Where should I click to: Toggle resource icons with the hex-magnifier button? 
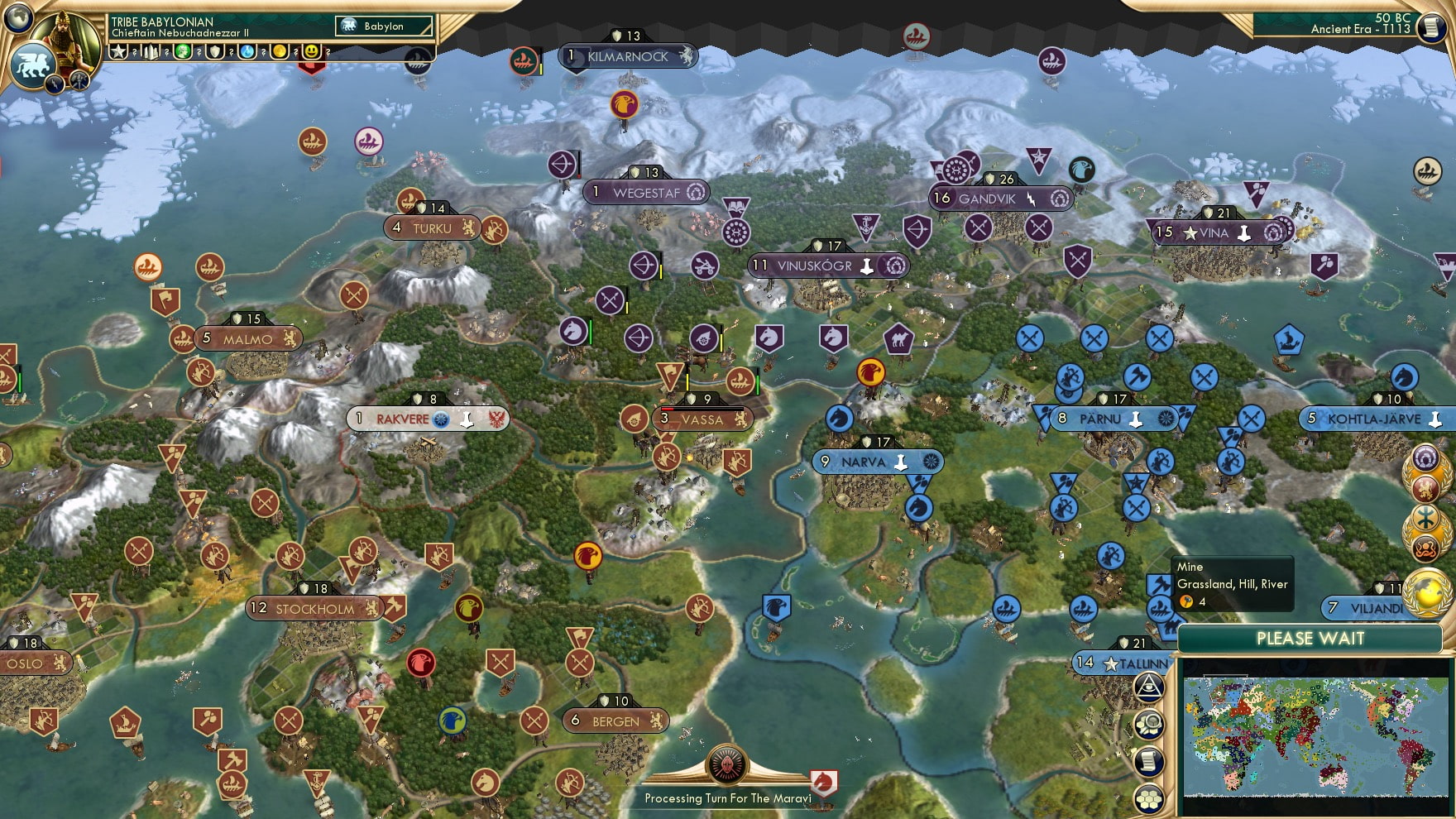[1148, 723]
